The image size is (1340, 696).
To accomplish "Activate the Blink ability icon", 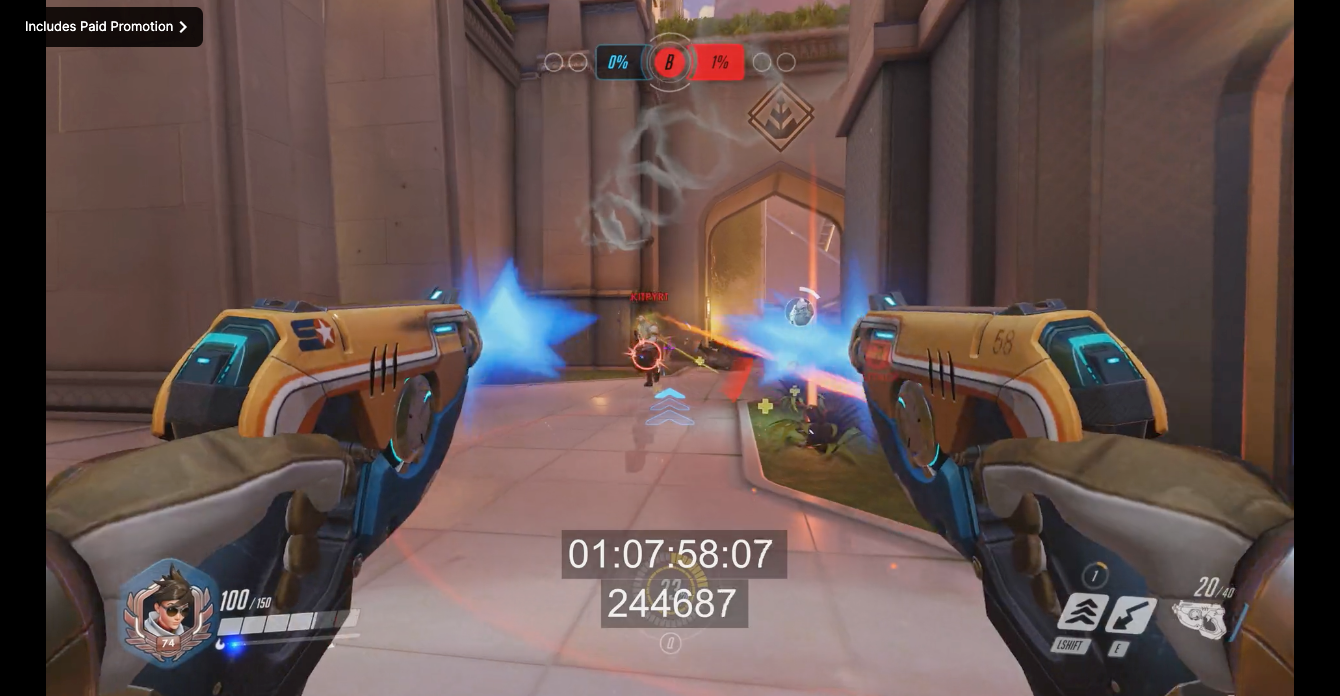I will 1083,613.
